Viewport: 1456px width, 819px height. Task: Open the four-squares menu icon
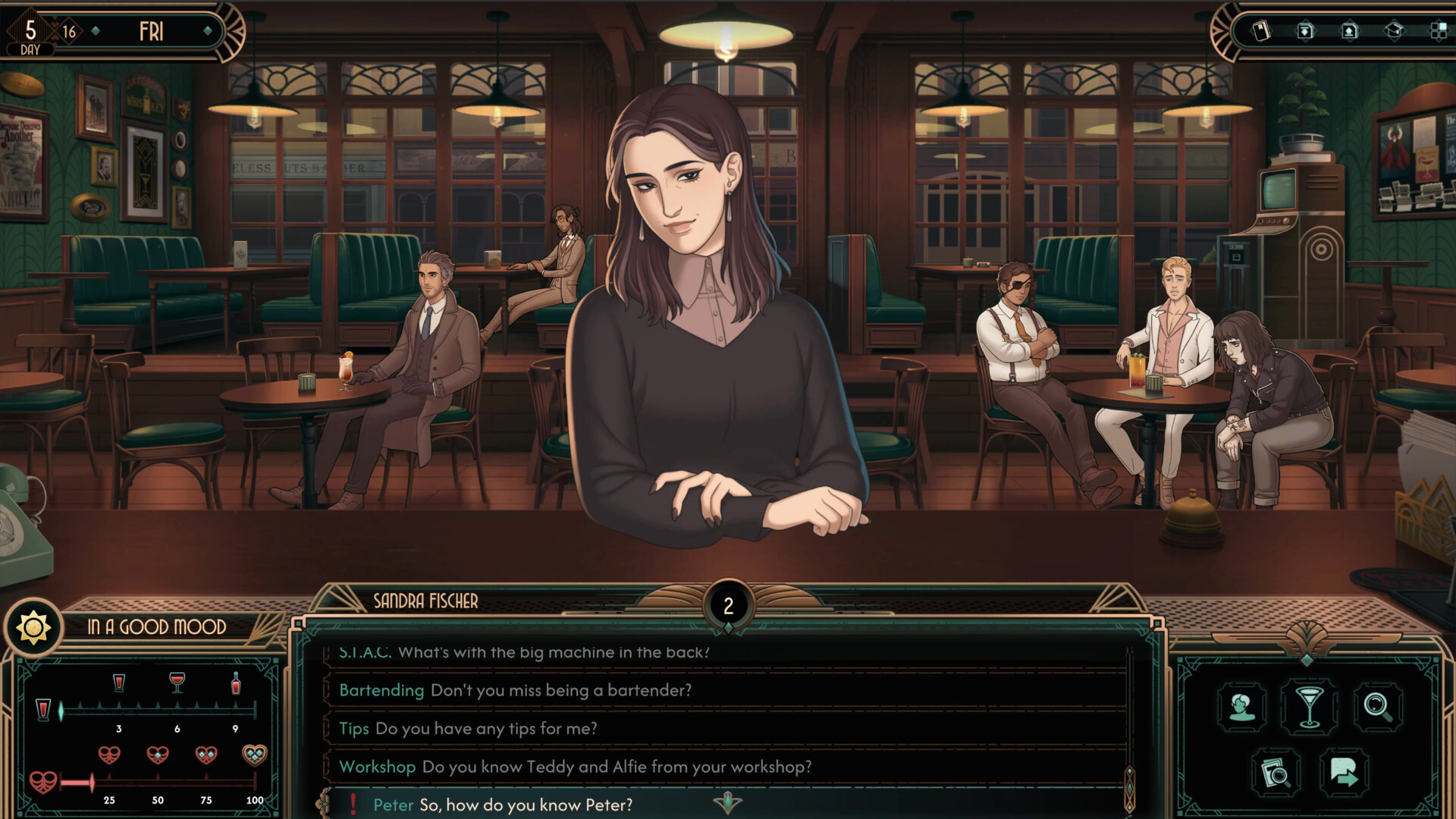(x=1438, y=31)
